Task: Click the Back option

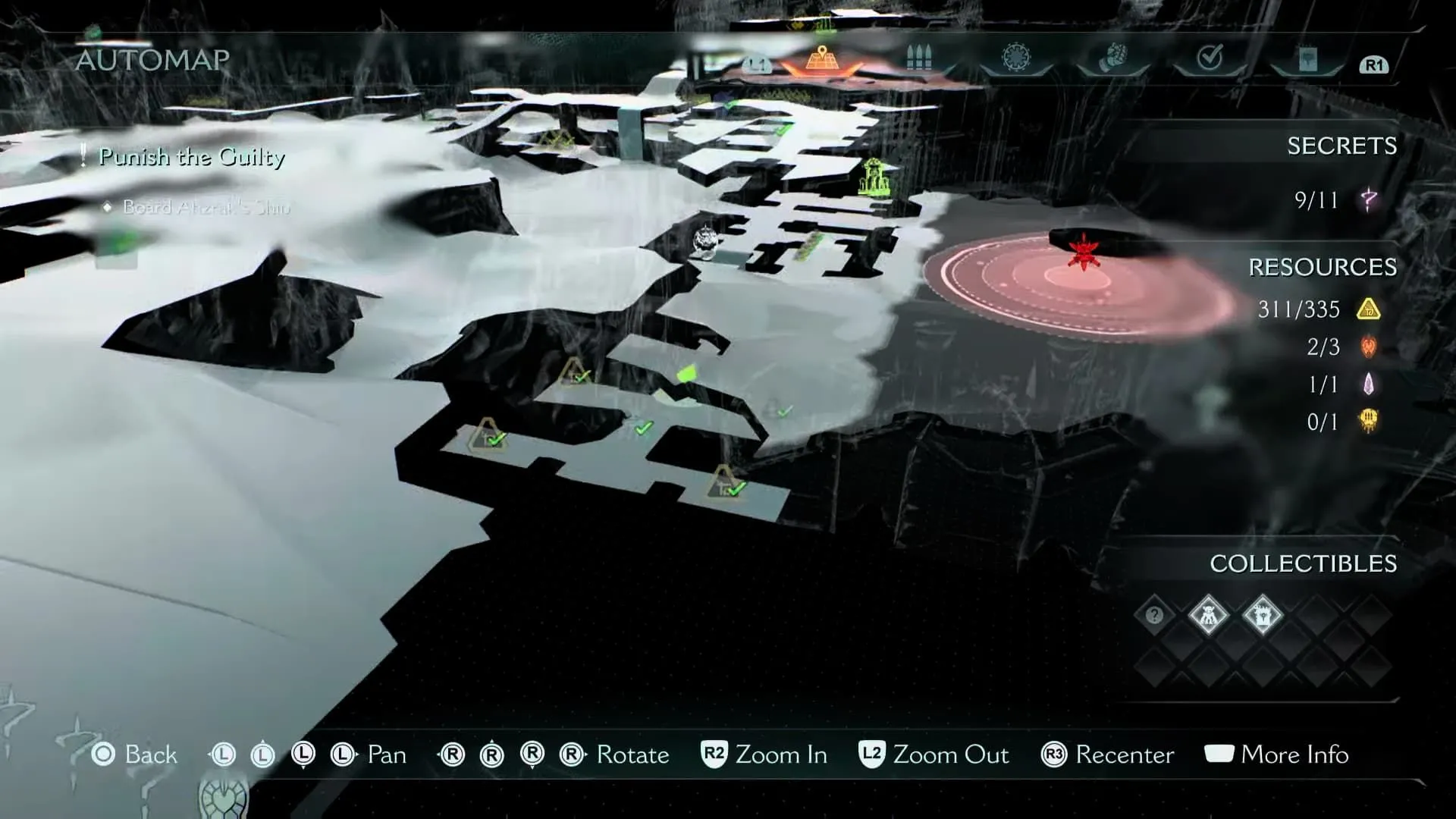Action: pyautogui.click(x=134, y=755)
